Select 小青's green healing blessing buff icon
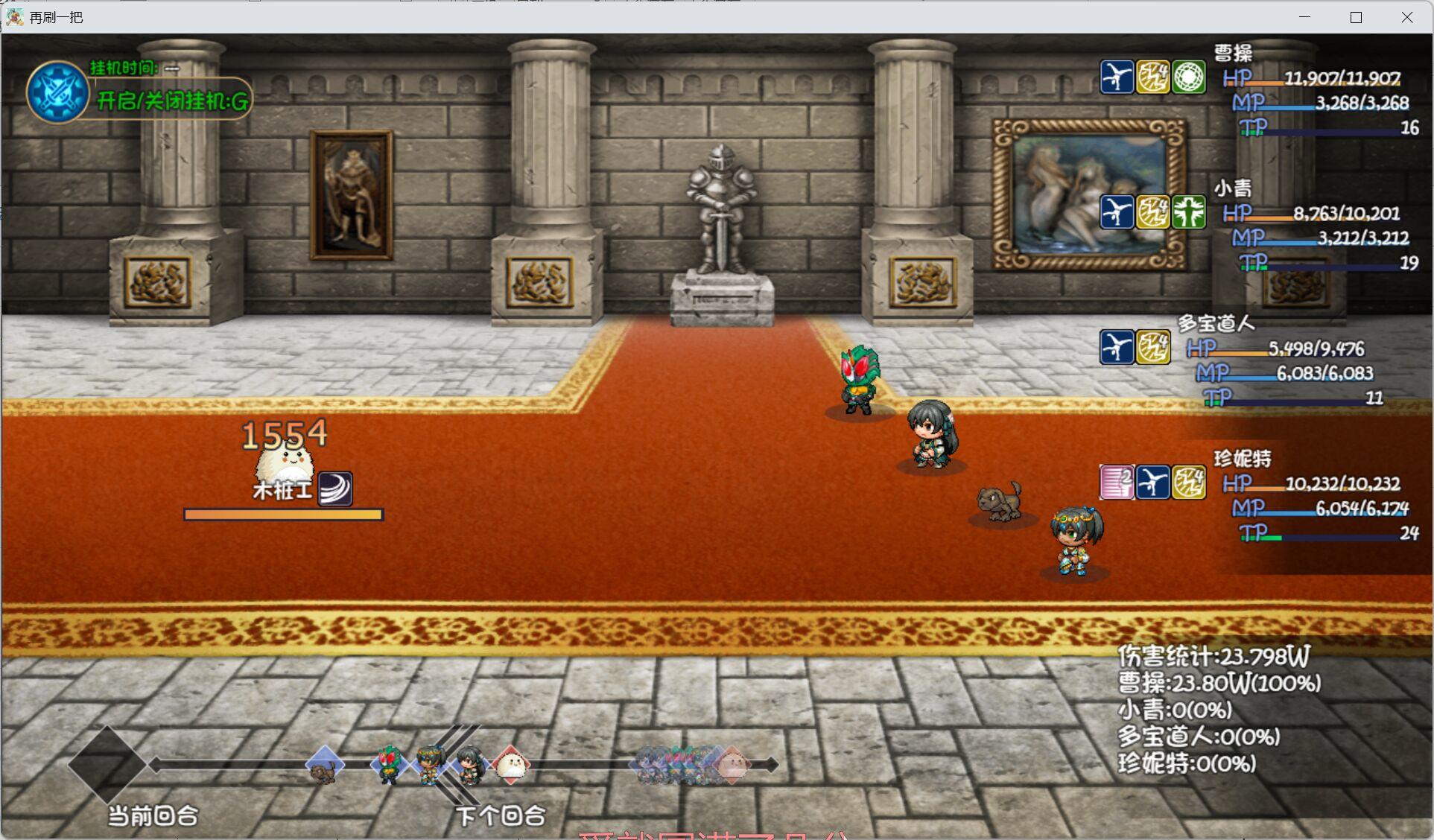The height and width of the screenshot is (840, 1434). click(1187, 212)
